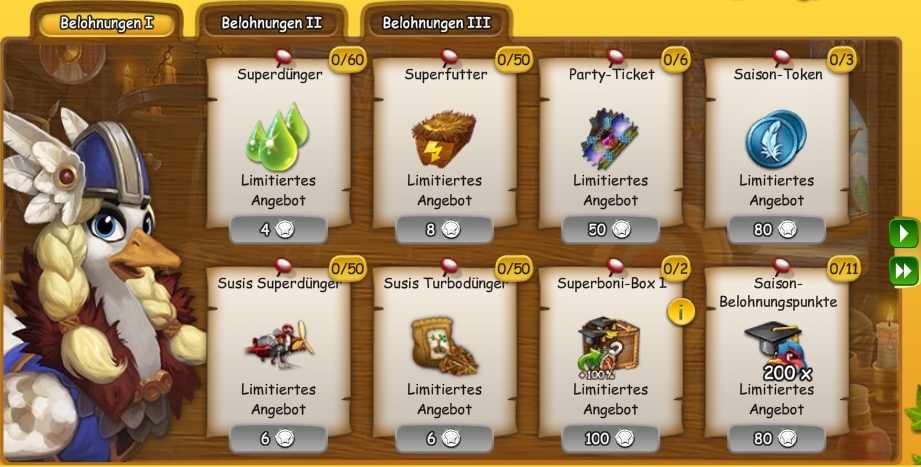Skip to the last rewards page
The image size is (921, 467).
(x=904, y=270)
